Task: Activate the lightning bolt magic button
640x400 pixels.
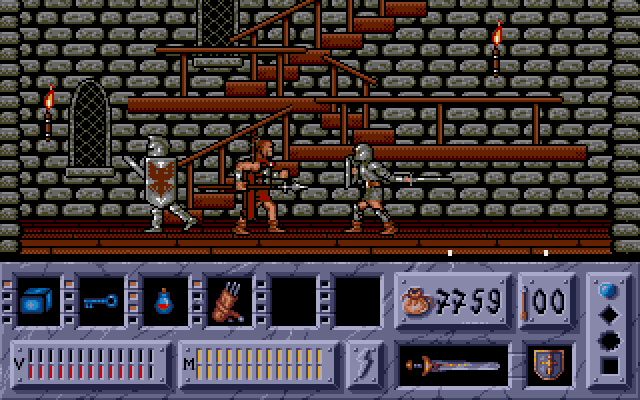Action: 366,361
